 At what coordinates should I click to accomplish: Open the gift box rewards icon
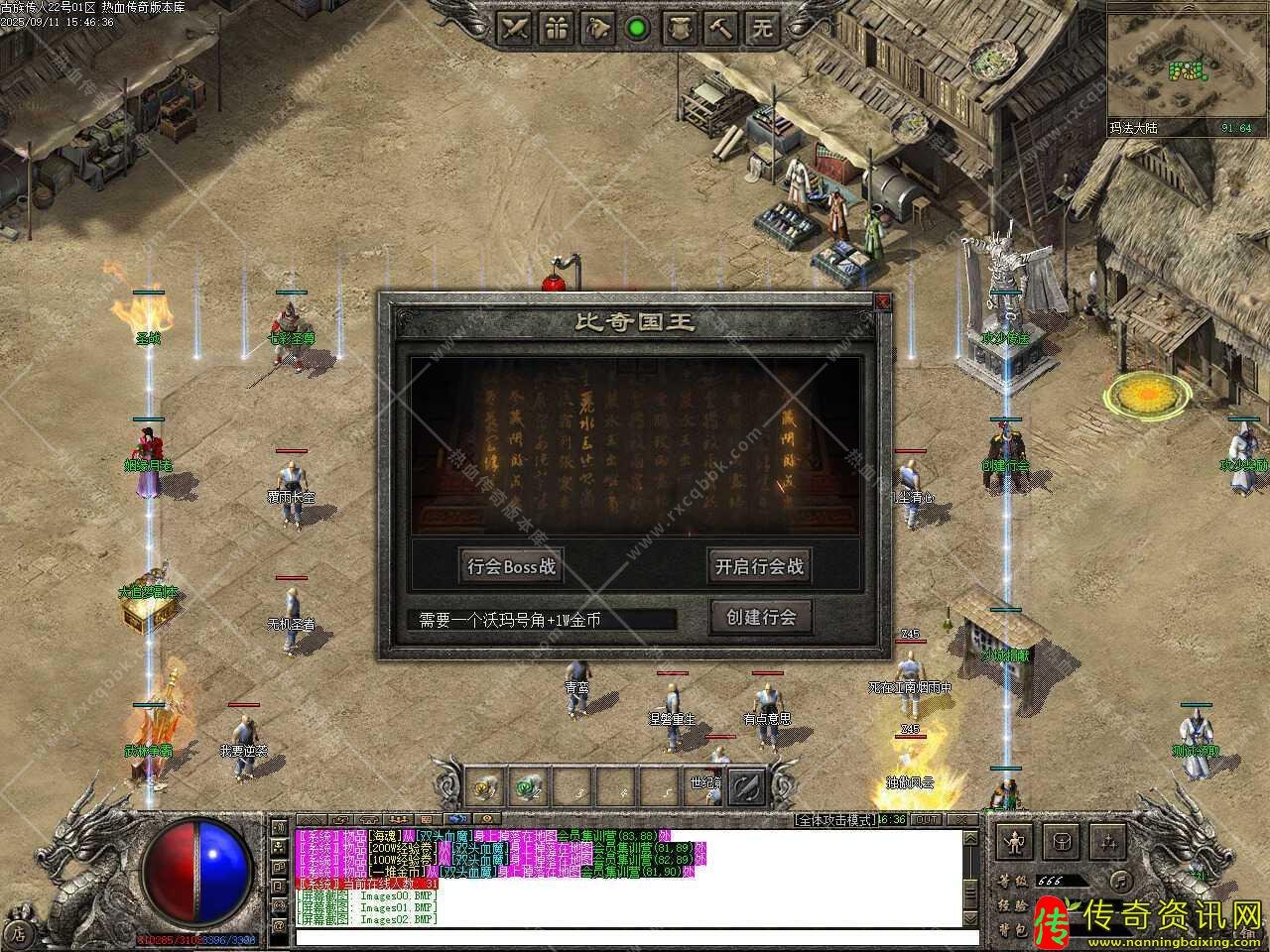(557, 28)
